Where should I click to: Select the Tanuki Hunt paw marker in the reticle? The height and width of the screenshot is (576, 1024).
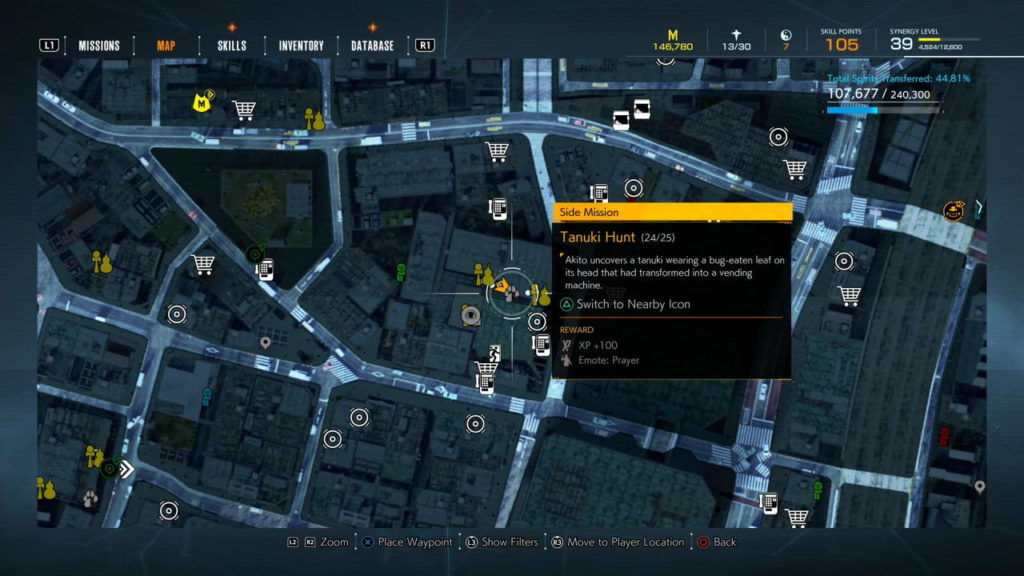click(x=503, y=290)
